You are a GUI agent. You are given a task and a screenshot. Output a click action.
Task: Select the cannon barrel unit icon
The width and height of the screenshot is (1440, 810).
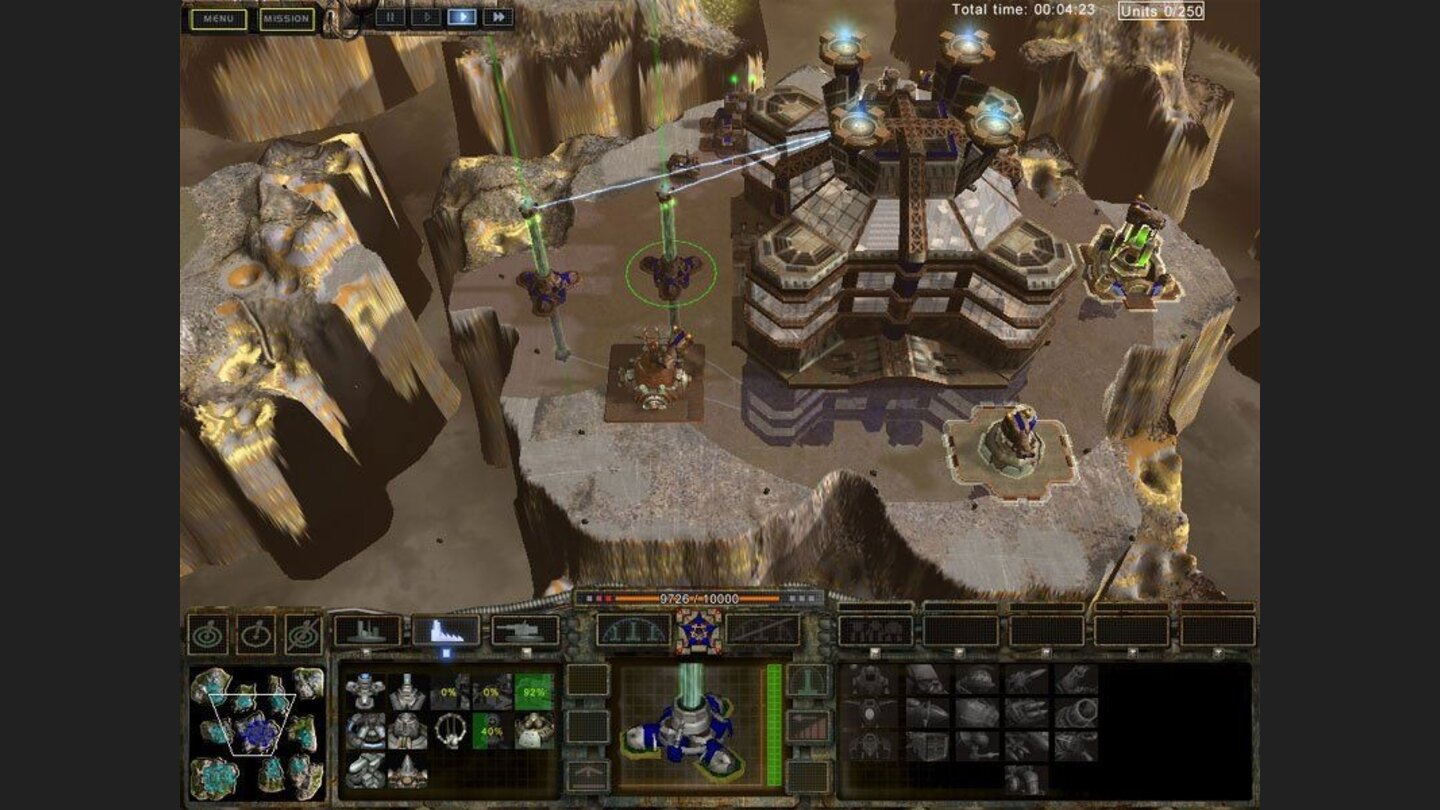(x=1076, y=713)
